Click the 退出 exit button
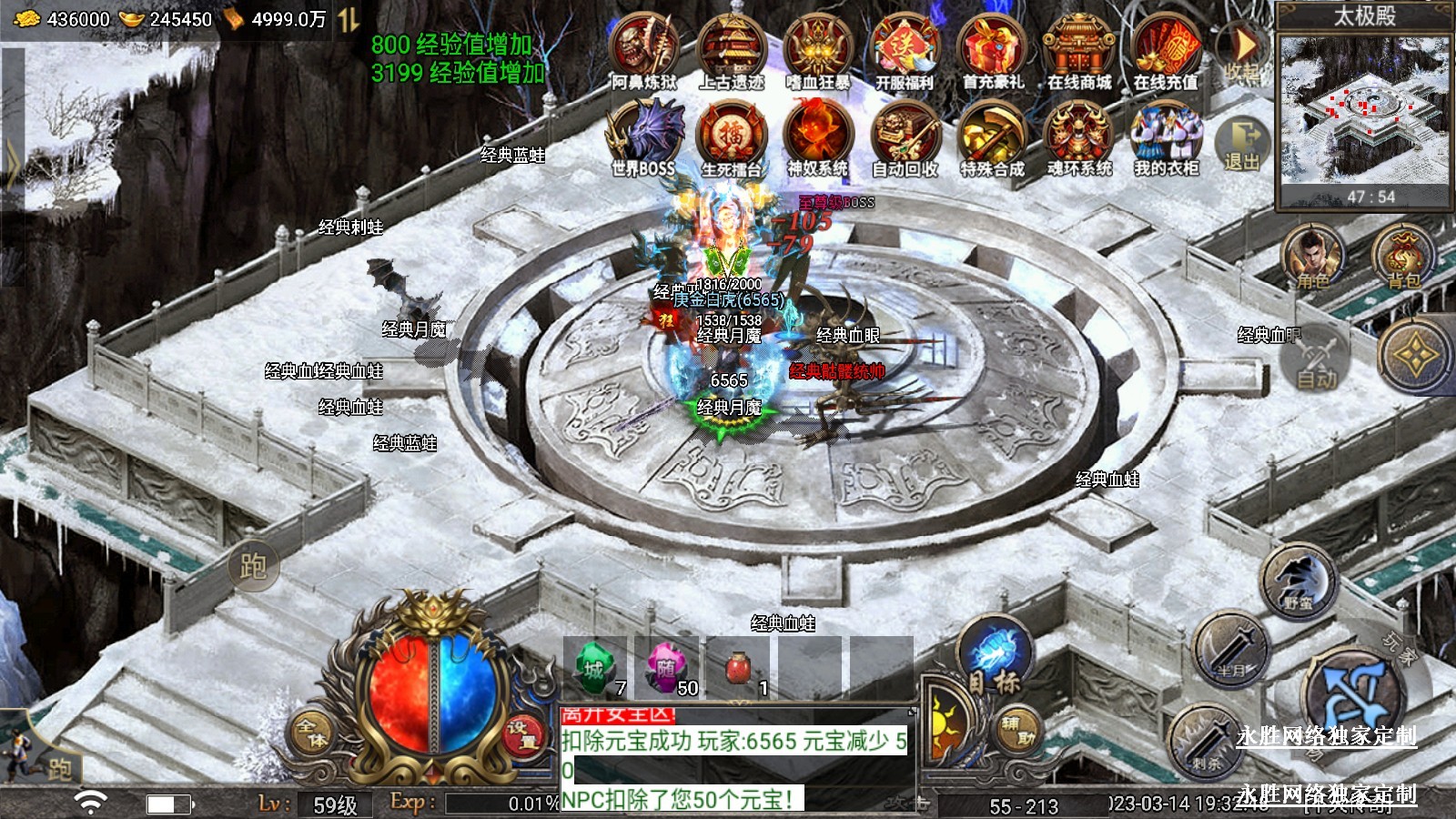 pyautogui.click(x=1242, y=144)
